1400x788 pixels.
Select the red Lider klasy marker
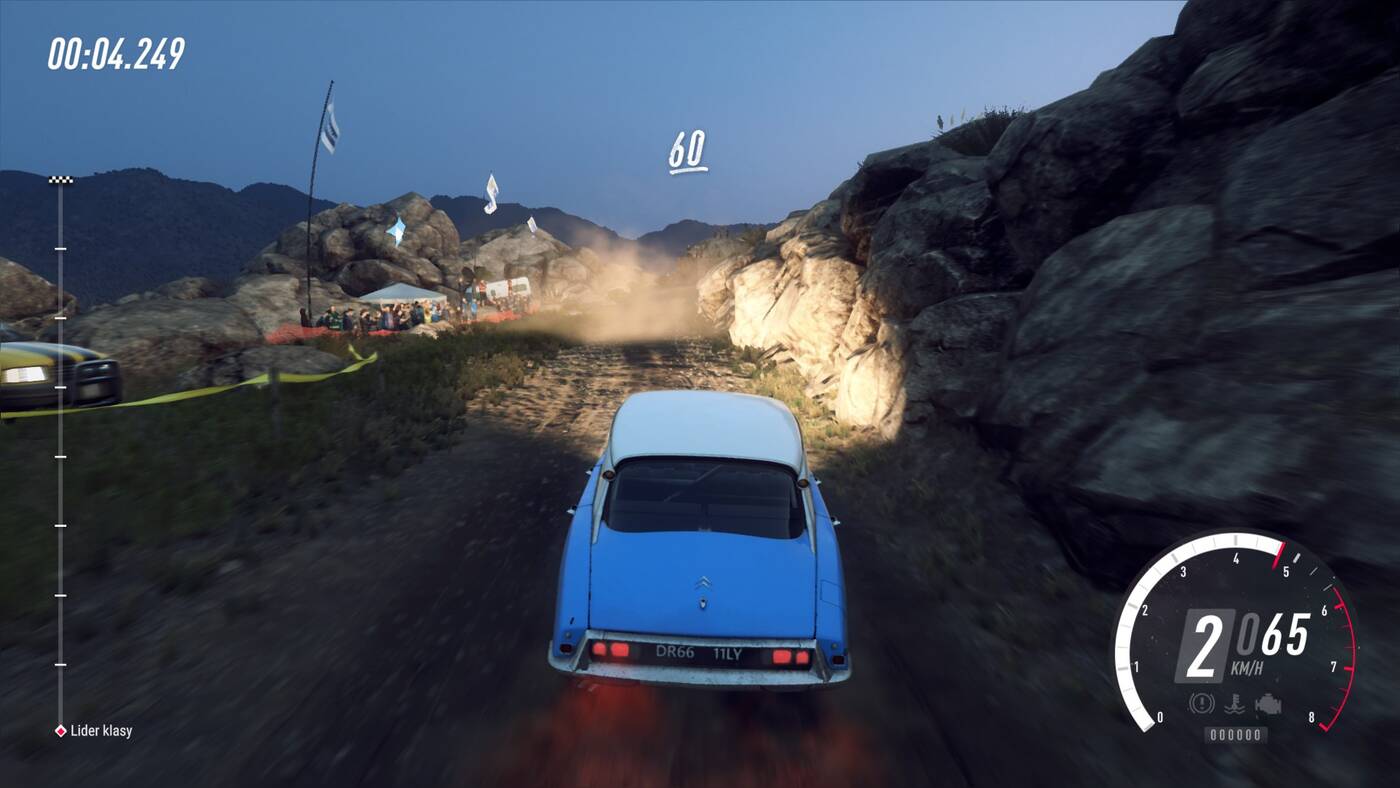[60, 731]
